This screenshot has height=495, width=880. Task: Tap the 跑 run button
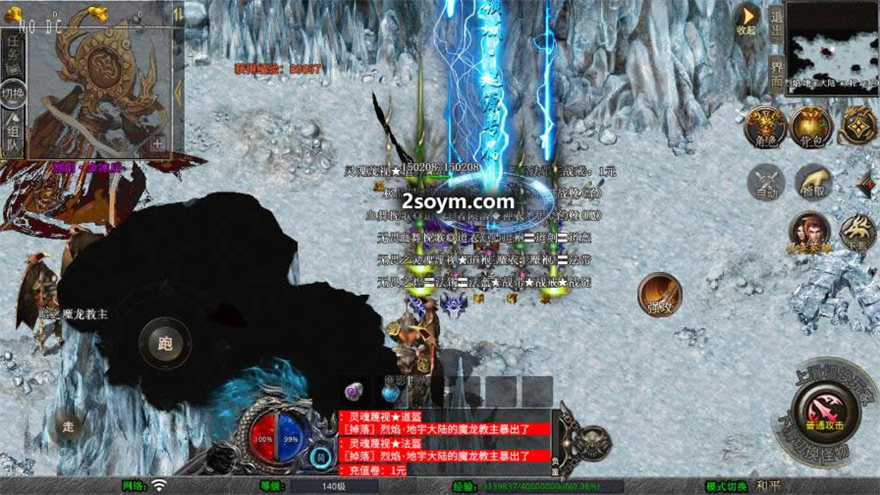coord(165,343)
